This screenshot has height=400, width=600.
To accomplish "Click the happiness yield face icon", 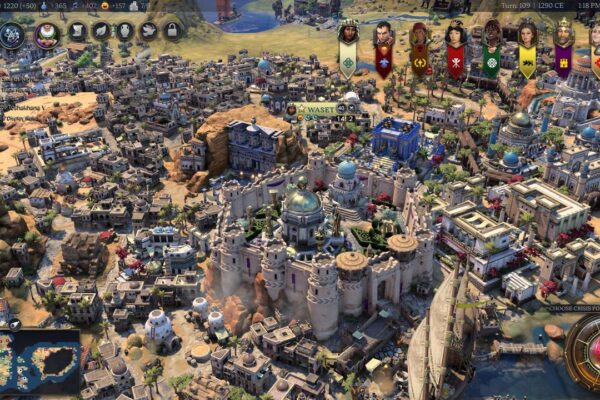I will pyautogui.click(x=107, y=6).
